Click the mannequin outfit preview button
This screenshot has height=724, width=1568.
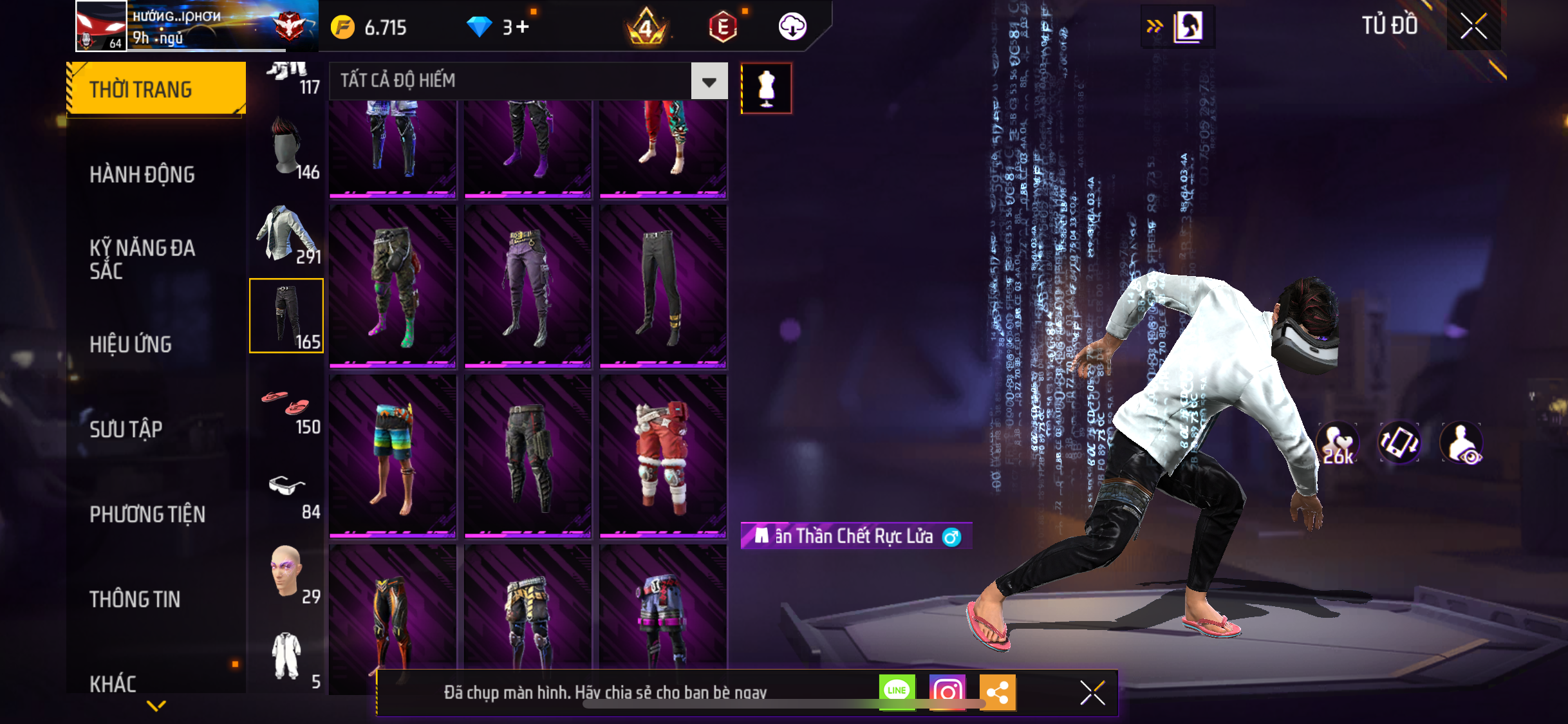click(x=766, y=88)
